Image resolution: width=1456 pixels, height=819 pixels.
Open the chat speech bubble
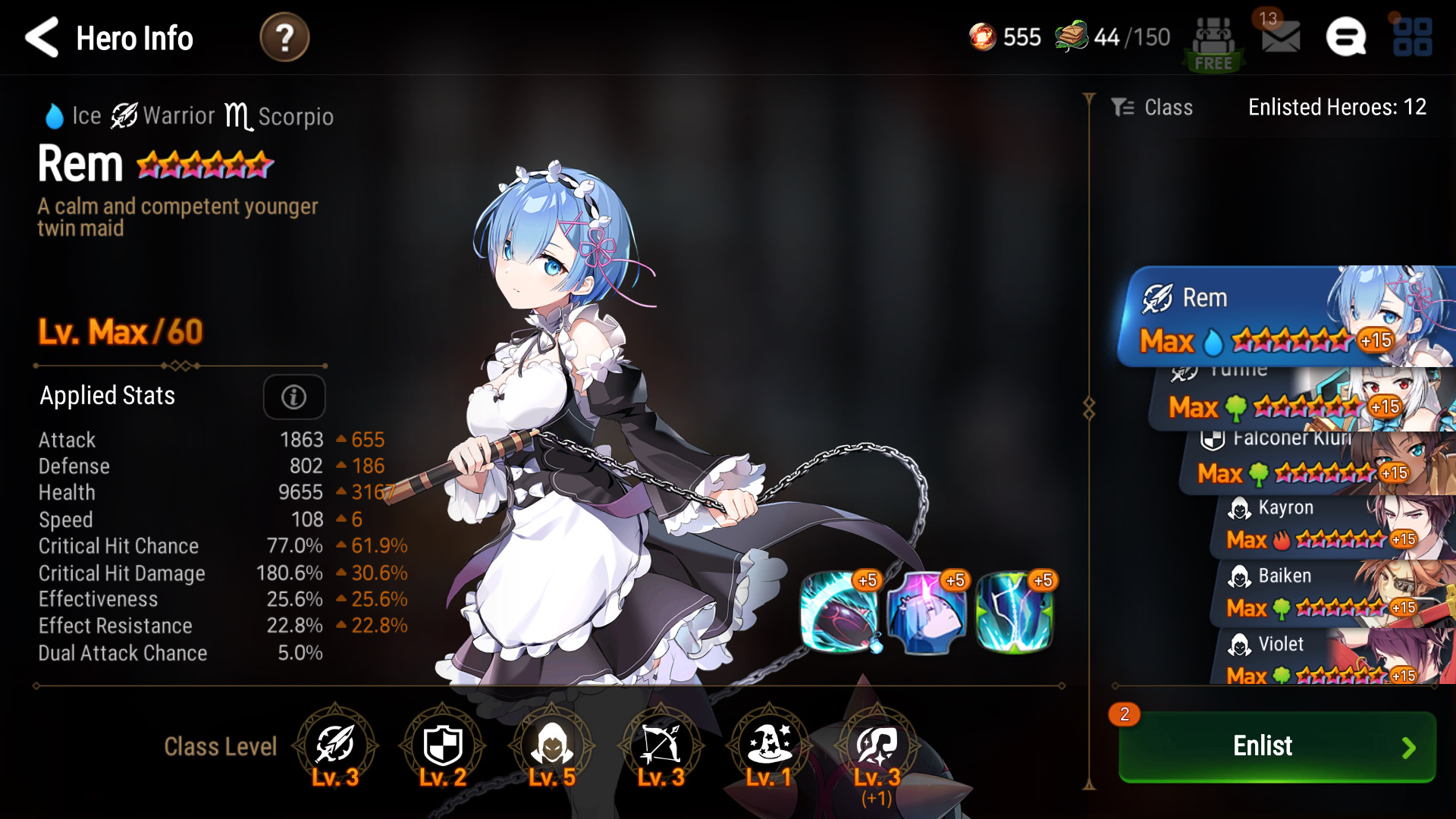click(x=1346, y=37)
